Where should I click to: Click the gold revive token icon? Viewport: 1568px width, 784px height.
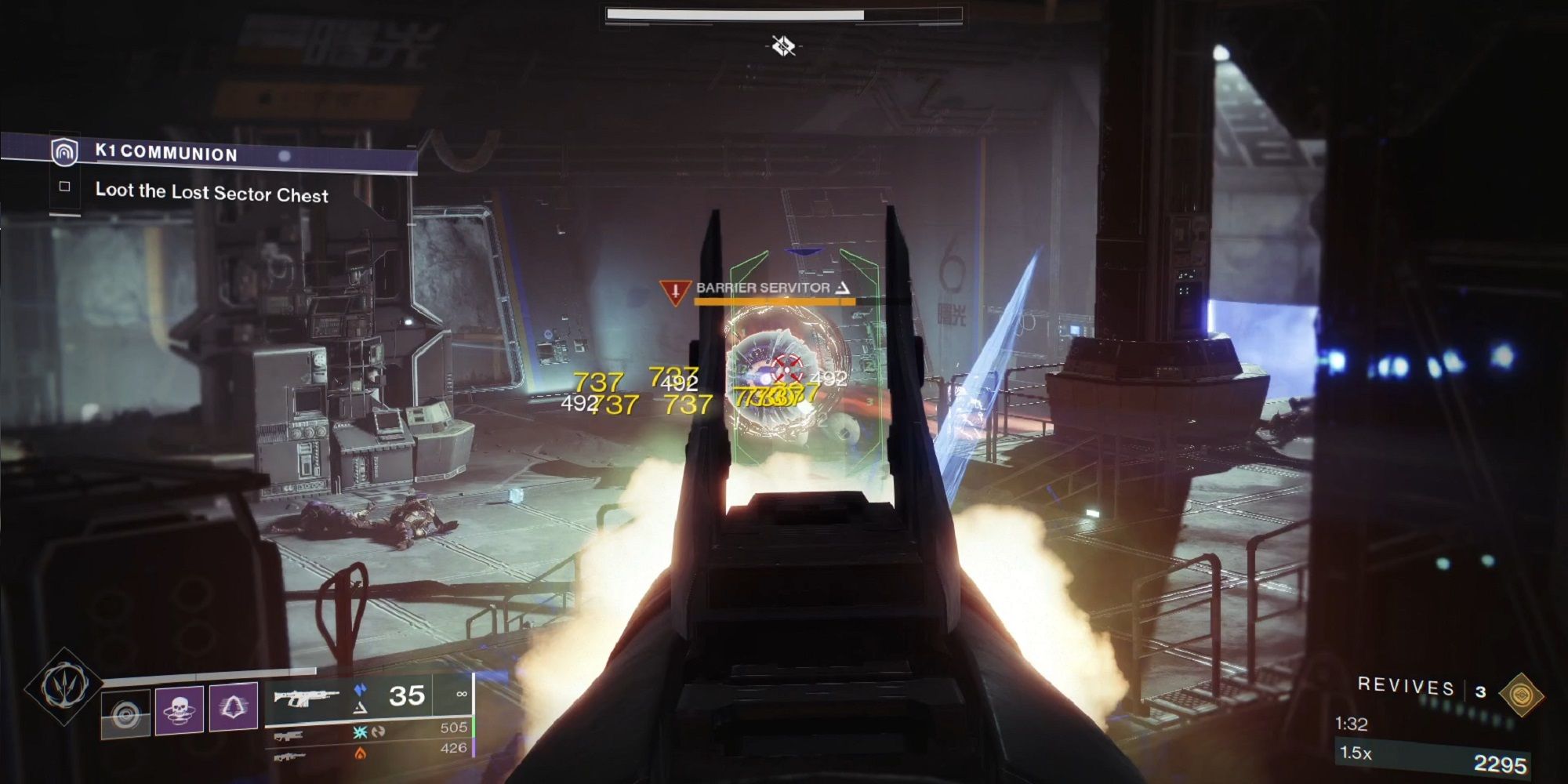[1523, 695]
